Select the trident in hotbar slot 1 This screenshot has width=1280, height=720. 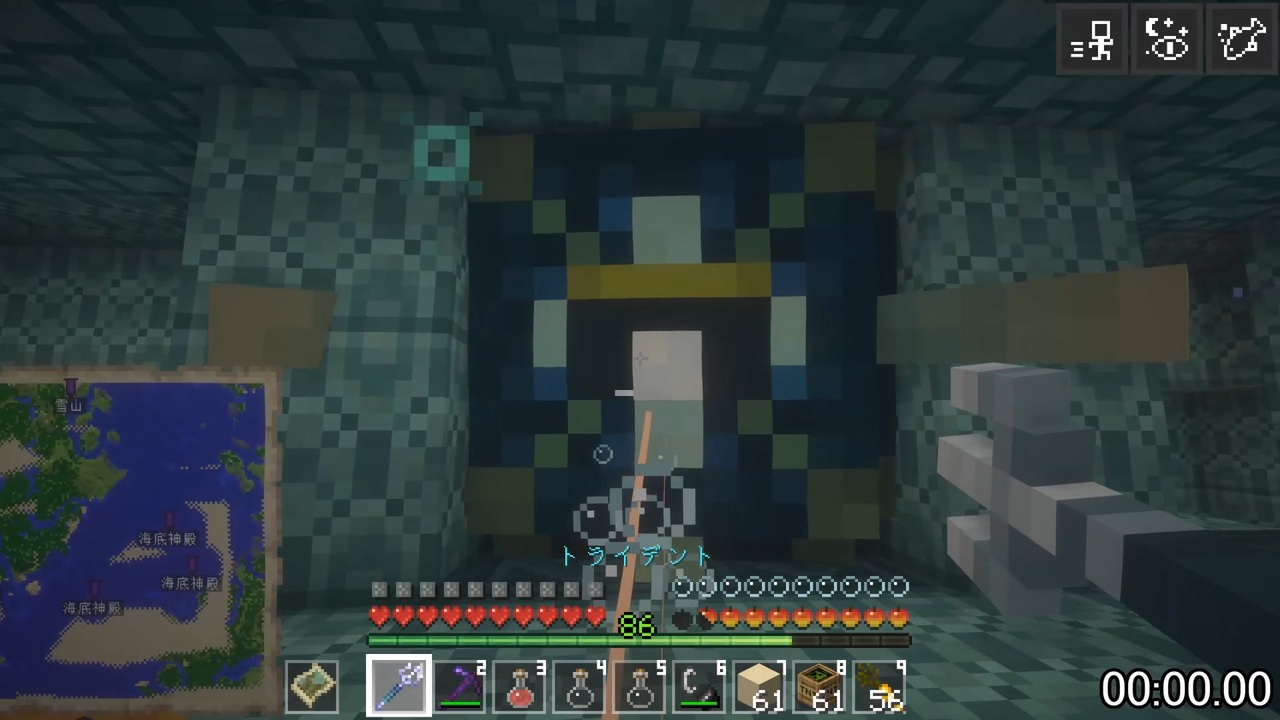(398, 684)
